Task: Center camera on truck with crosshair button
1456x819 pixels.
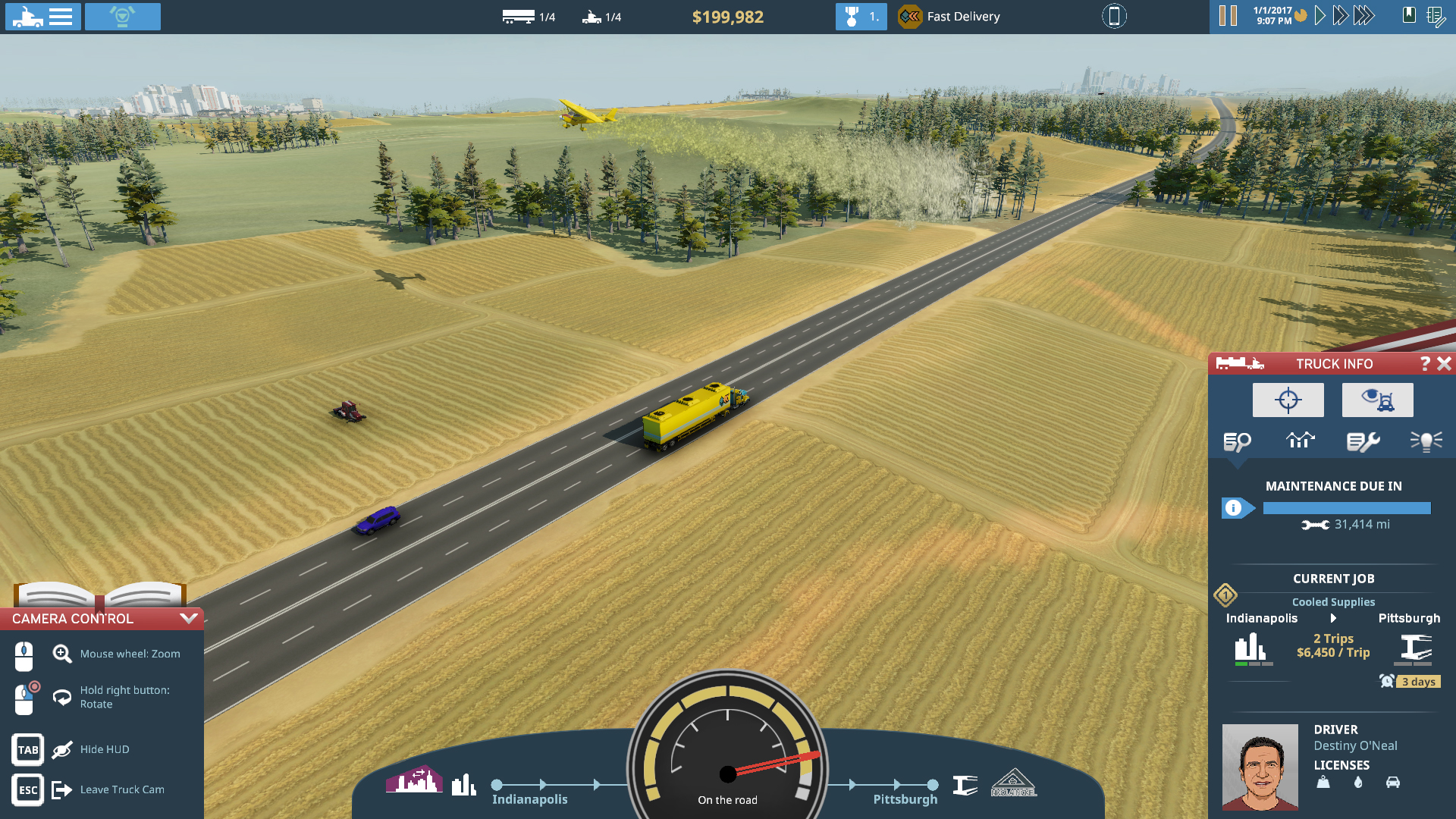Action: (1288, 400)
